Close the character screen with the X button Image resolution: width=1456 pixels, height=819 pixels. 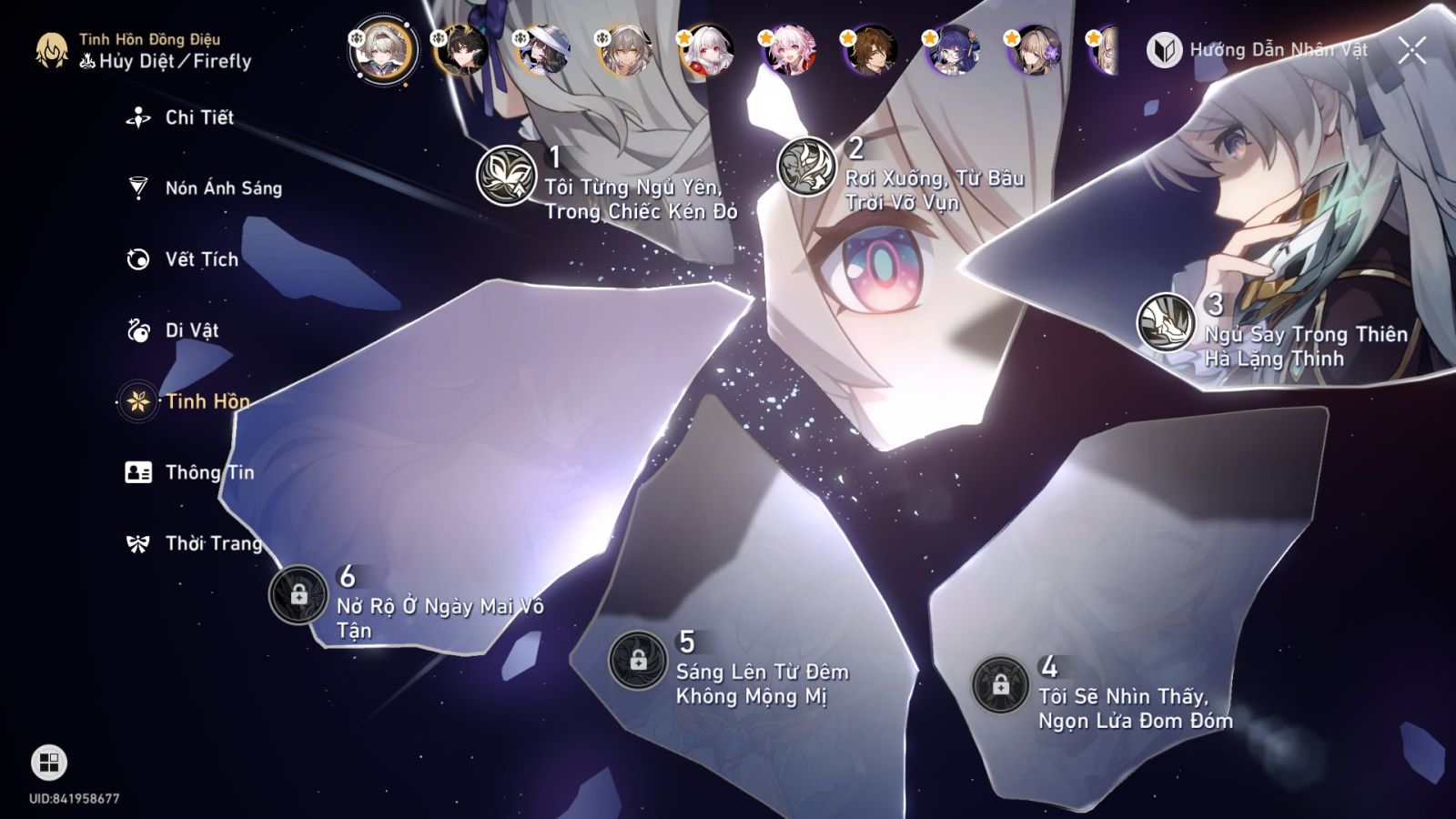1411,52
